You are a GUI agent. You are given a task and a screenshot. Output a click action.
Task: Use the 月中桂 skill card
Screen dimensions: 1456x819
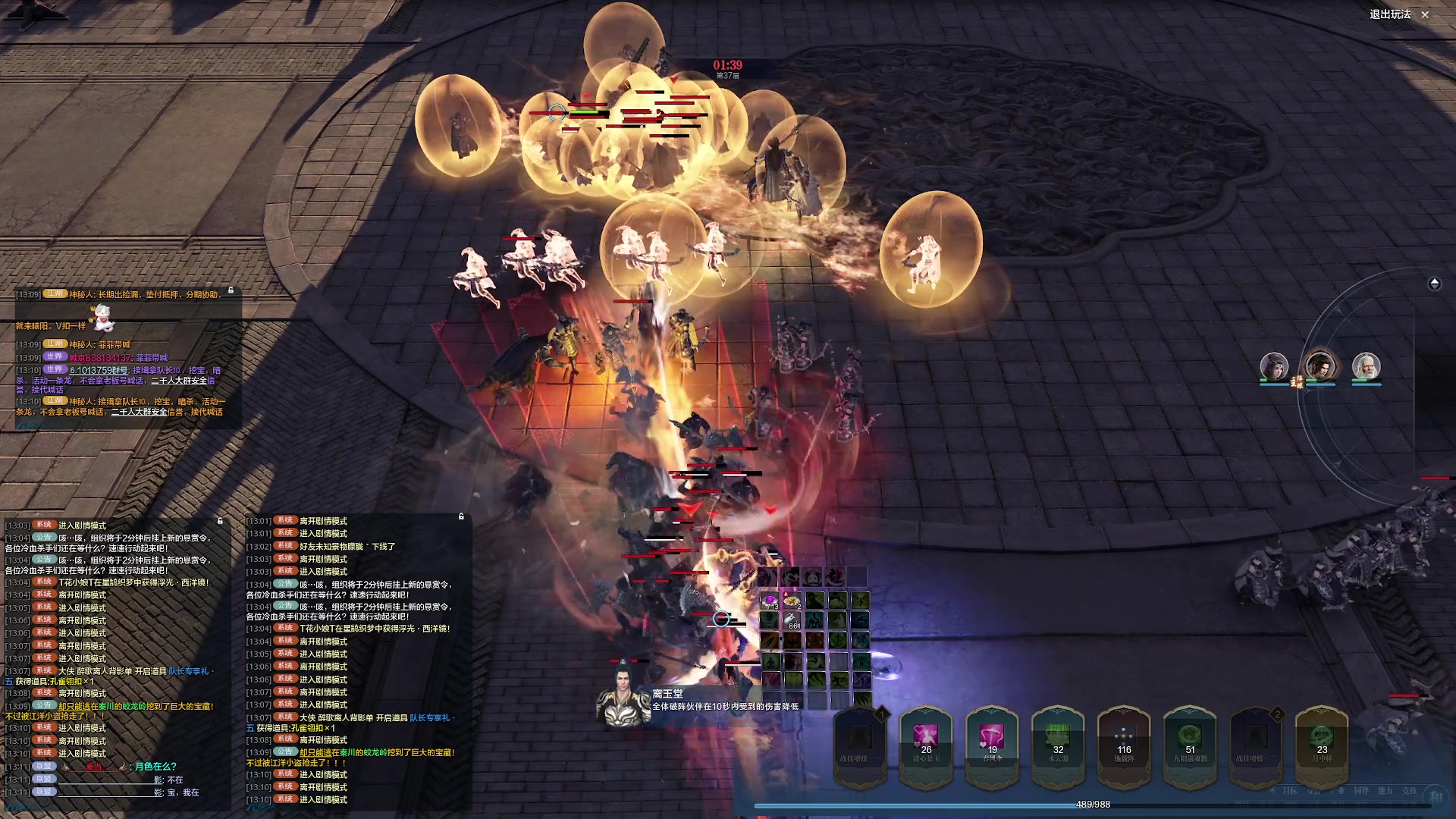click(x=1322, y=742)
